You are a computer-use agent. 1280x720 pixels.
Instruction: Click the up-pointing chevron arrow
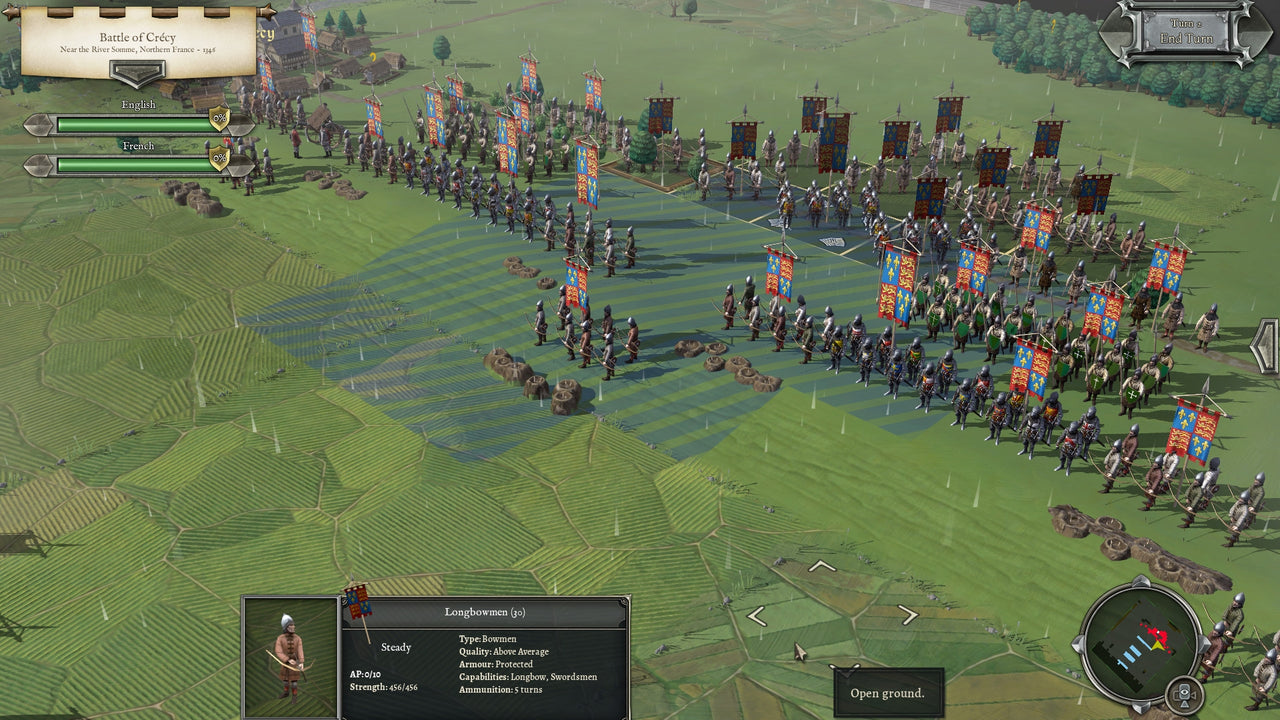pyautogui.click(x=821, y=567)
